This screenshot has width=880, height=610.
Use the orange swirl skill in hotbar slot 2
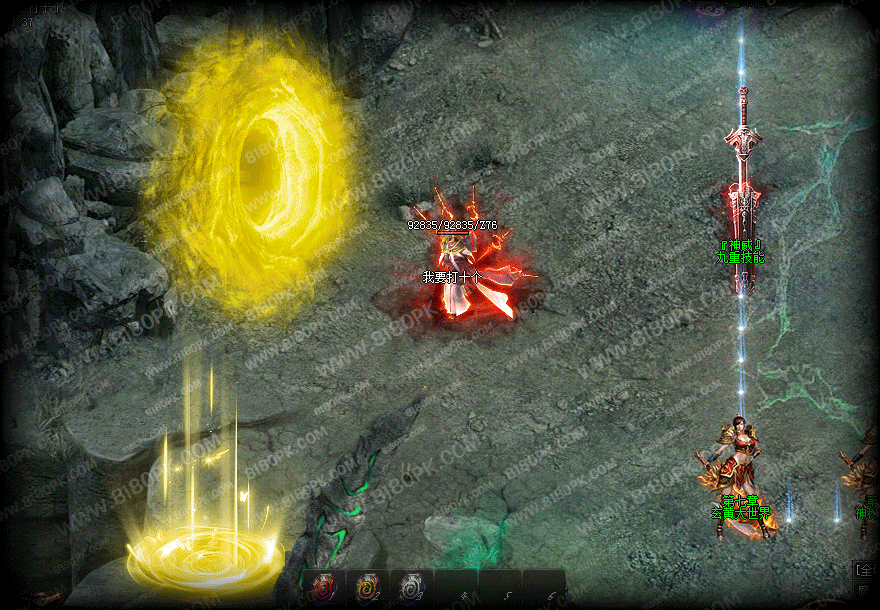[x=367, y=588]
